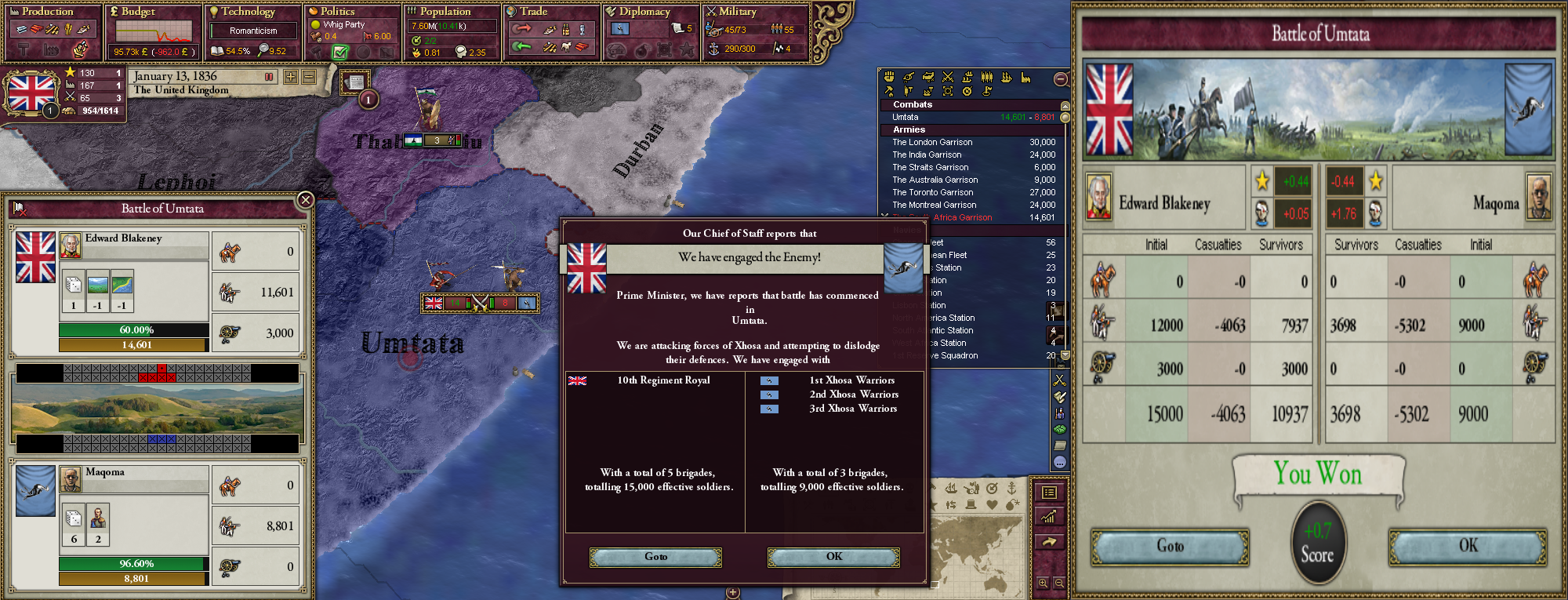Switch to the national focus heart map mode
1568x600 pixels.
click(x=992, y=504)
